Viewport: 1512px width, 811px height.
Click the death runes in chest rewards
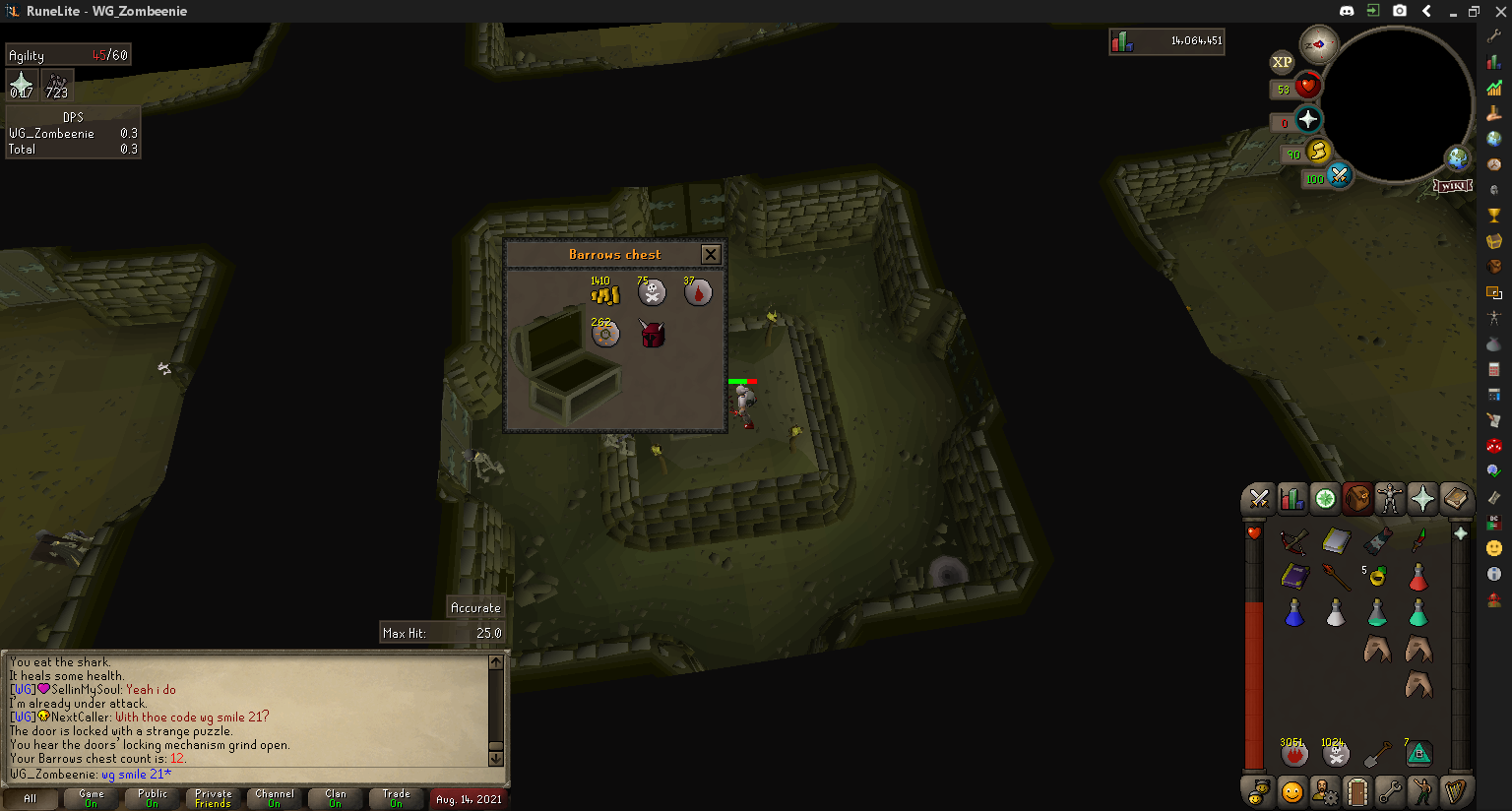point(652,292)
